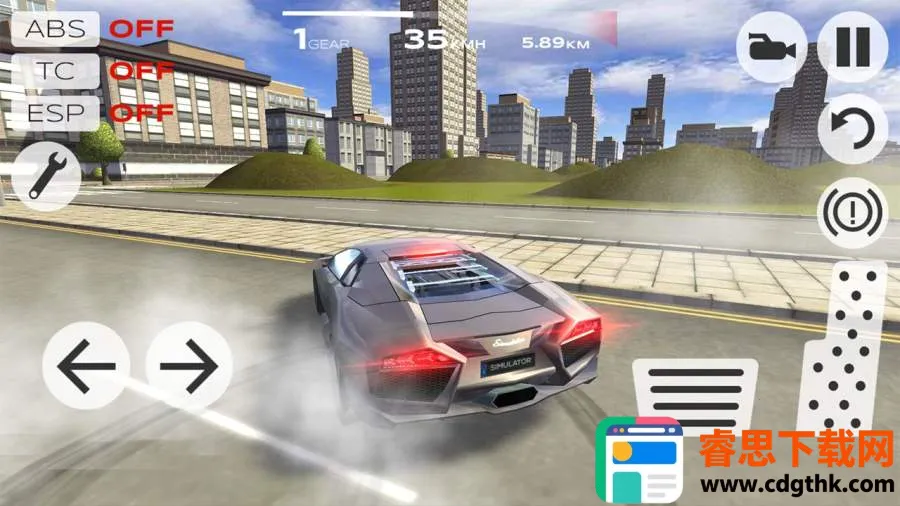Pause the game
900x506 pixels.
pos(852,47)
